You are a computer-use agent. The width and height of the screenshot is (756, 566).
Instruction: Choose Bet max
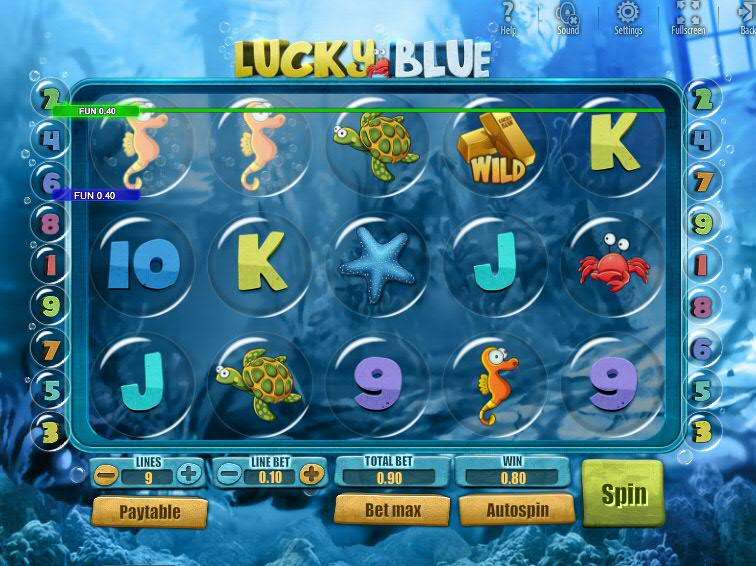click(392, 510)
